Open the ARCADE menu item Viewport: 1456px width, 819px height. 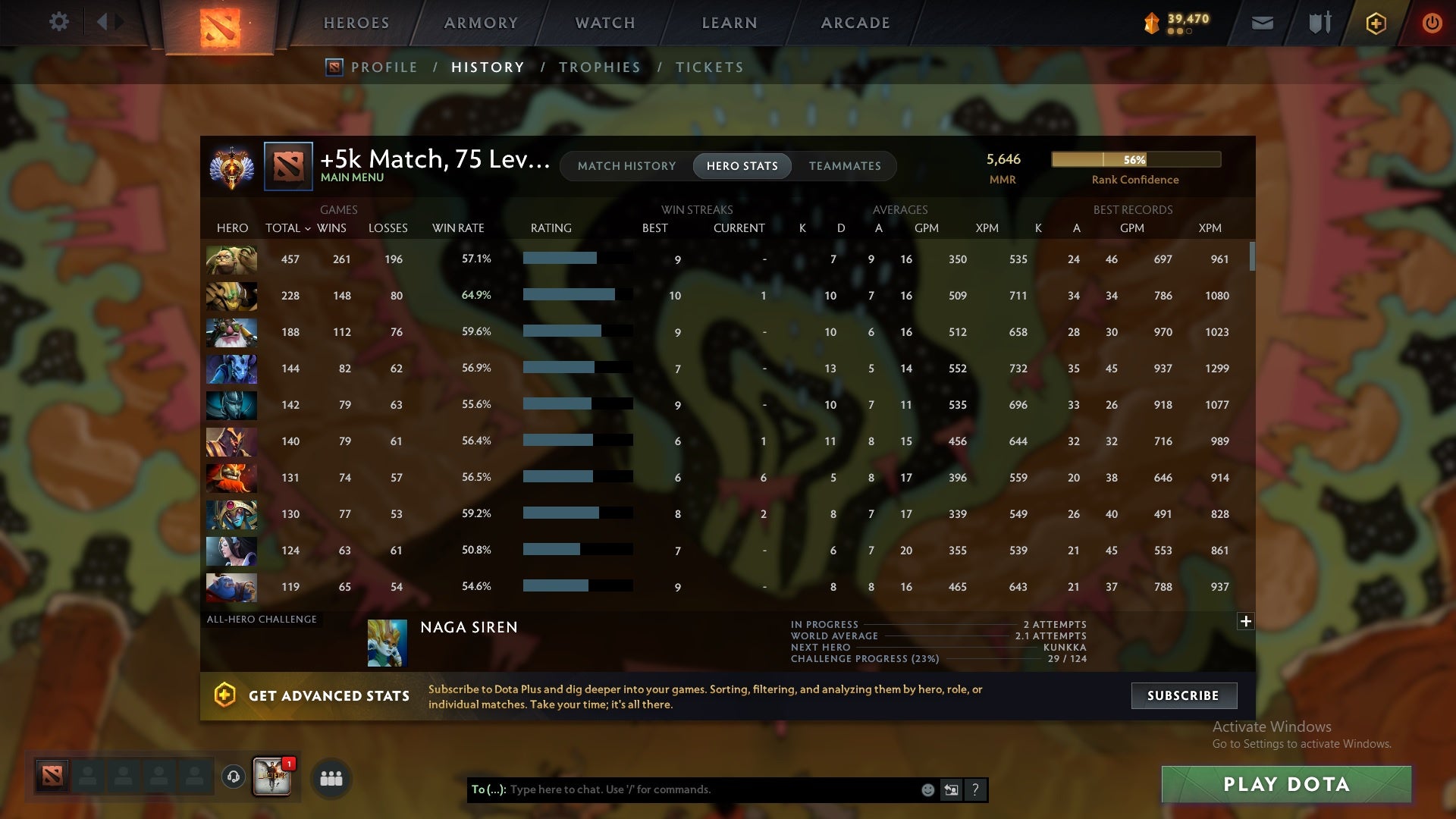(x=854, y=23)
